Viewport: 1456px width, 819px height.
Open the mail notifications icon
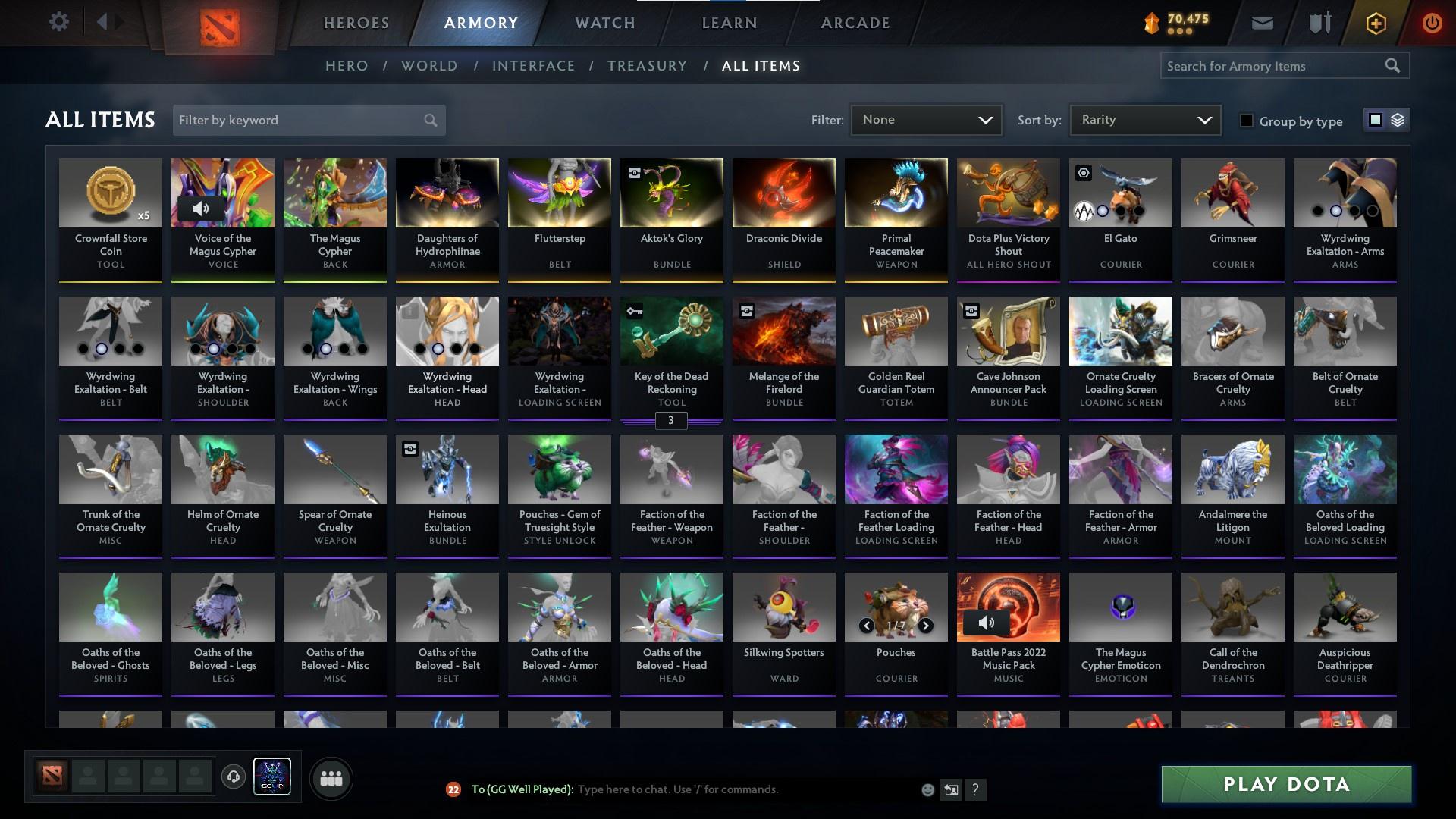1261,22
